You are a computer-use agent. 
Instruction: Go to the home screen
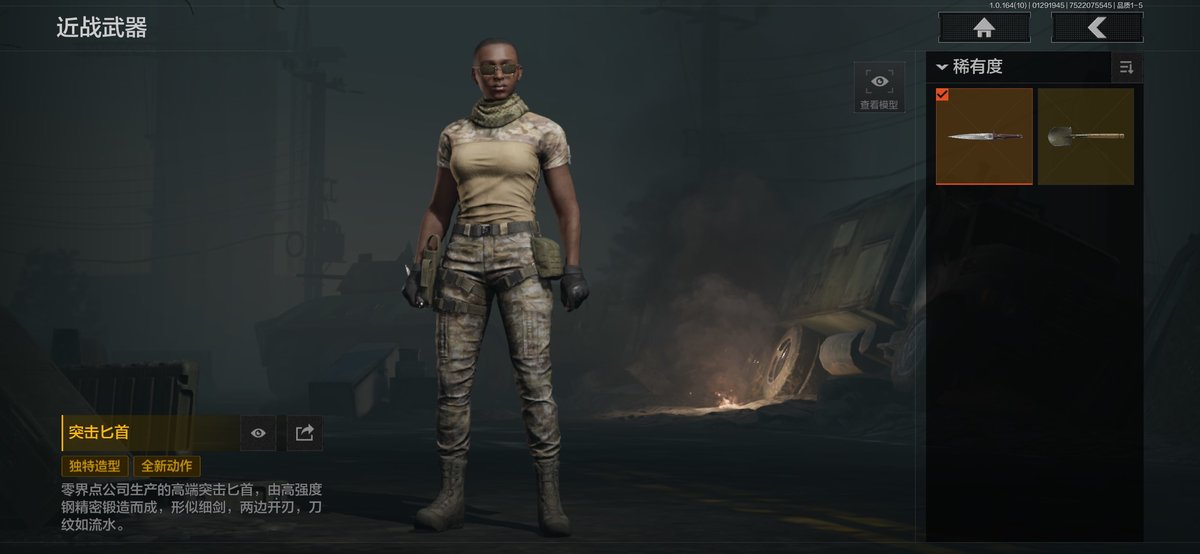pos(984,28)
